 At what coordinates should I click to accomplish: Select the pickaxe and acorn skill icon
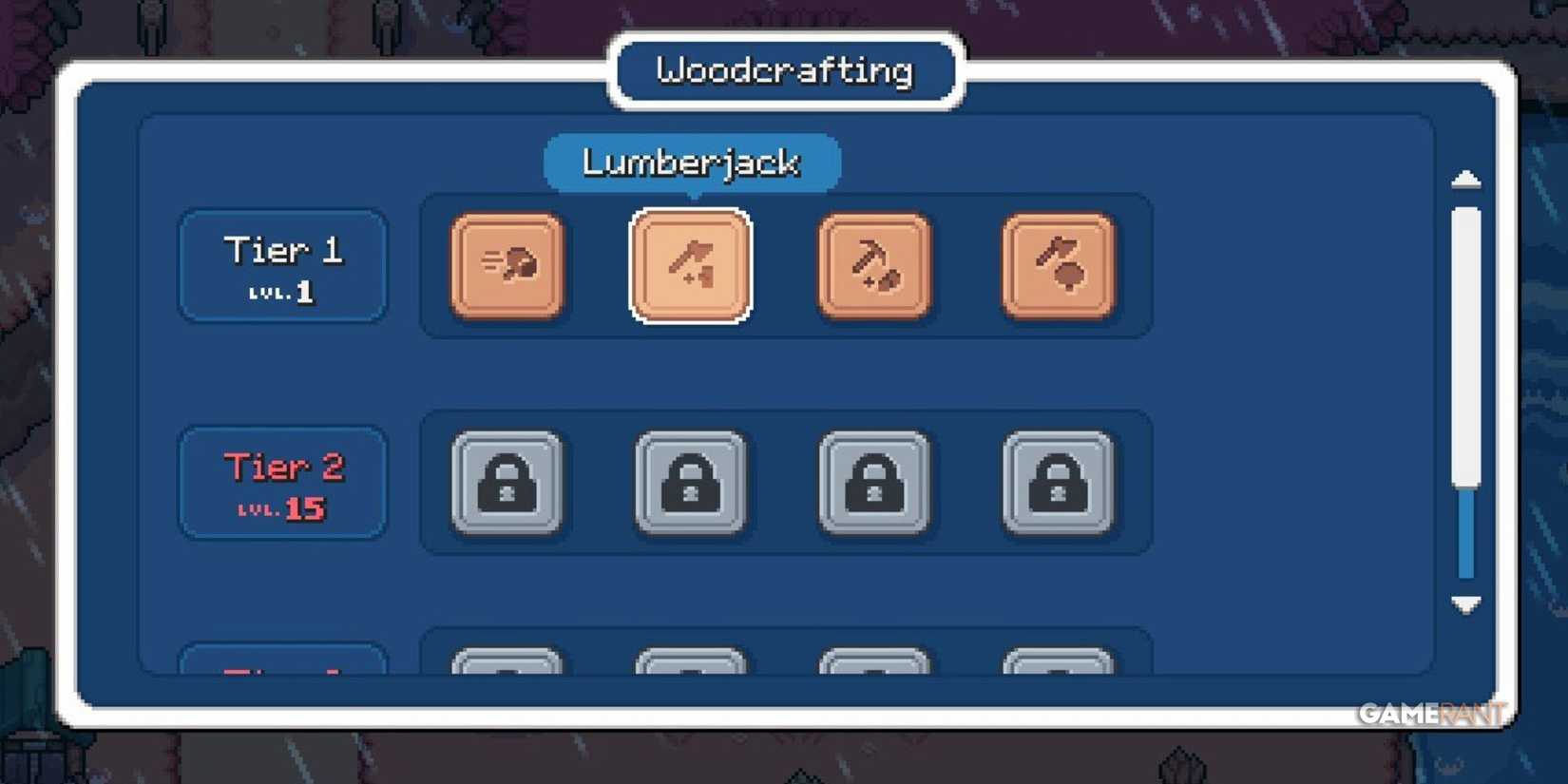pos(874,266)
